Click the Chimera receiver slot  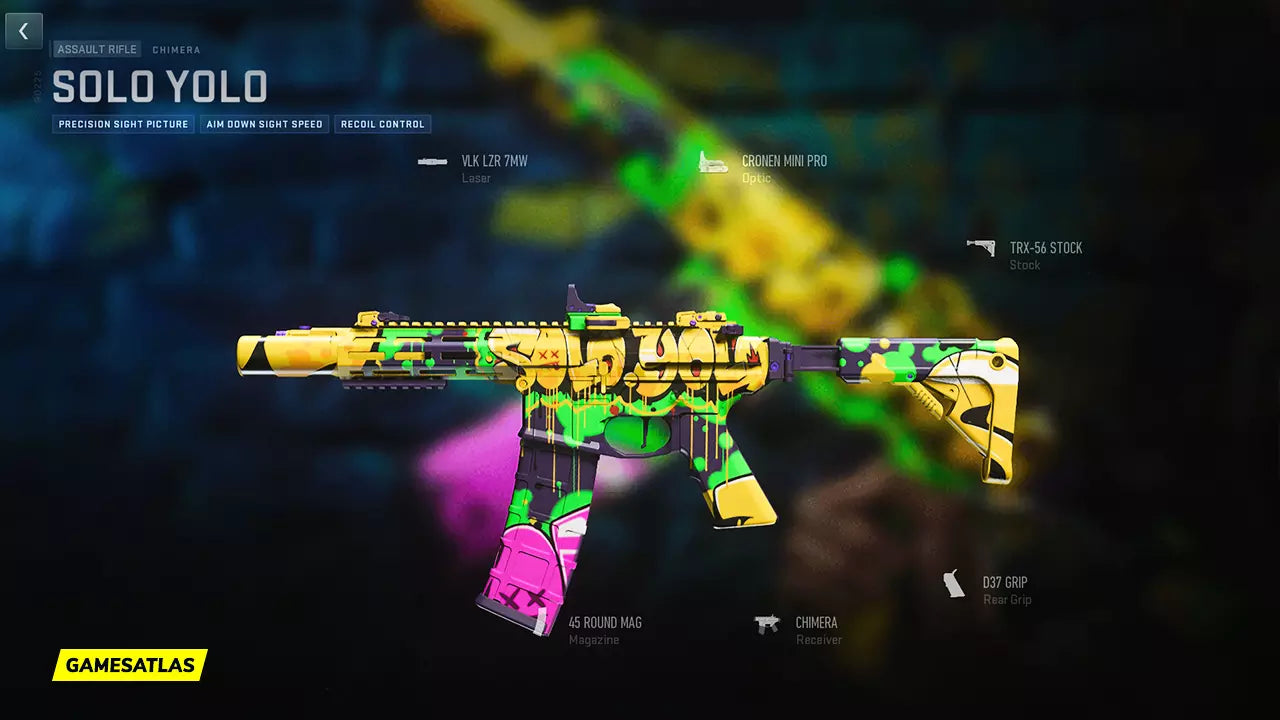coord(816,623)
